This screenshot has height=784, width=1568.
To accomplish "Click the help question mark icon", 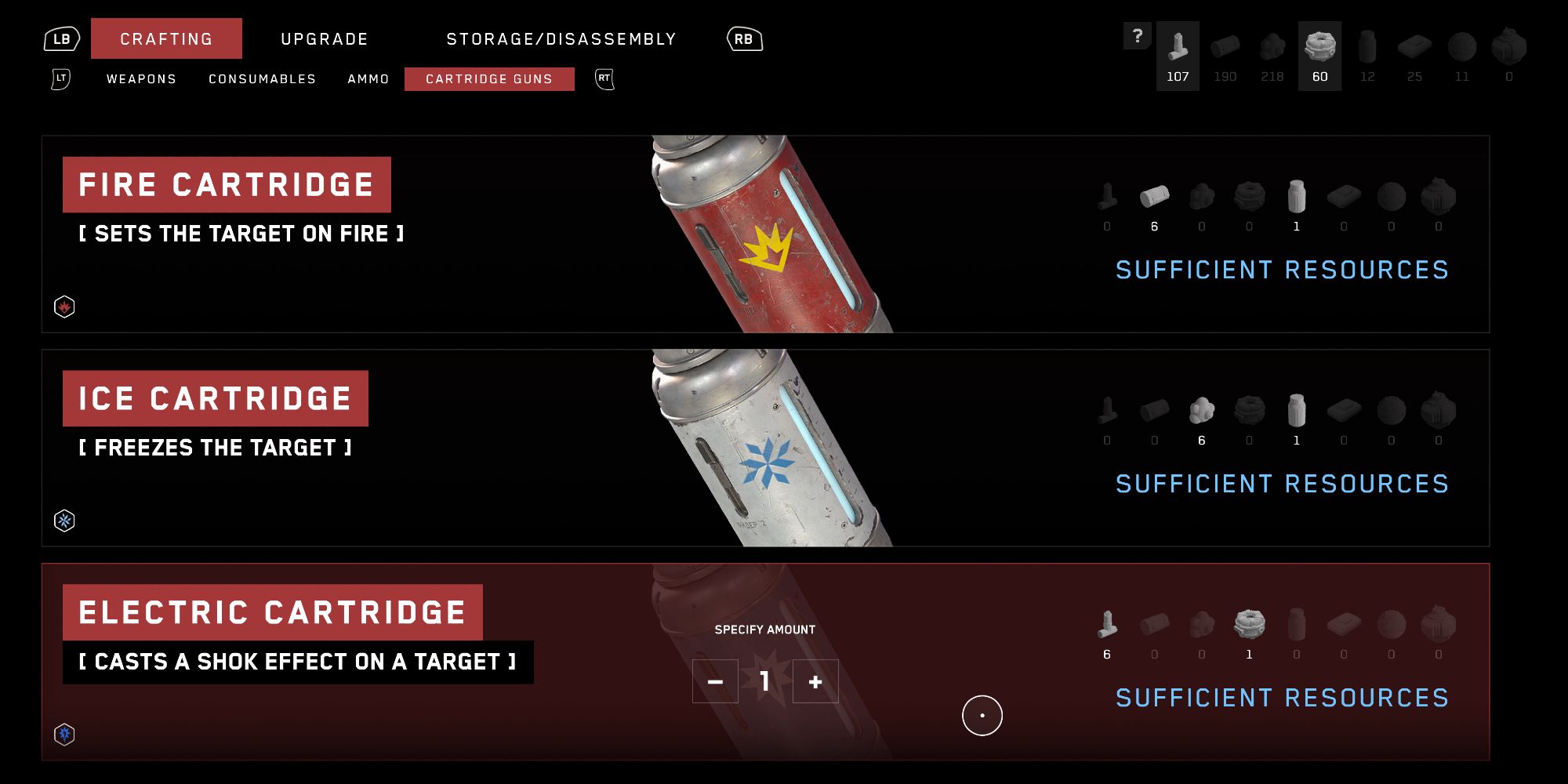I will point(1138,34).
